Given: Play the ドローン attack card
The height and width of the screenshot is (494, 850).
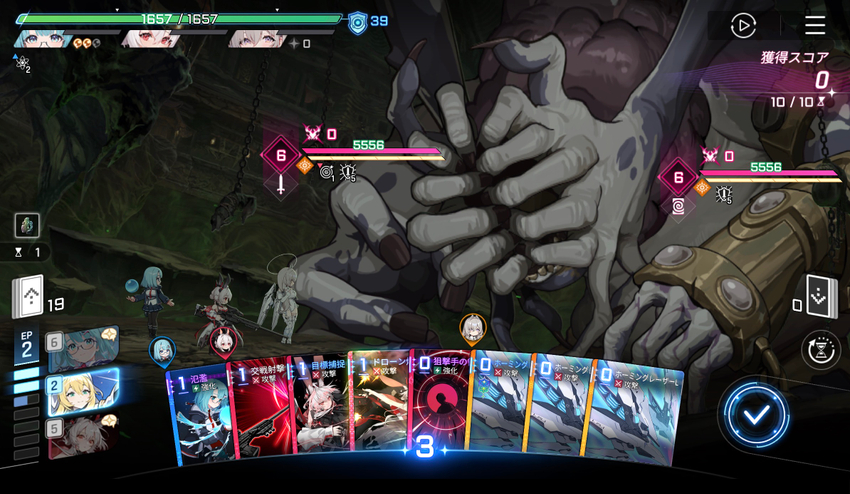Looking at the screenshot, I should click(x=379, y=410).
